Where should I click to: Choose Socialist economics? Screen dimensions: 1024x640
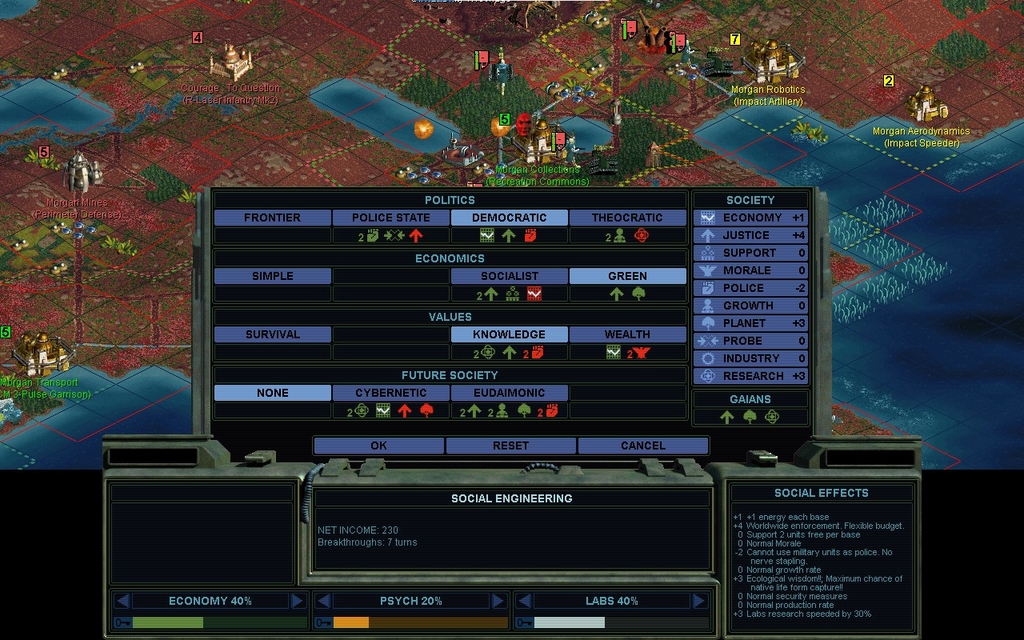(x=509, y=276)
